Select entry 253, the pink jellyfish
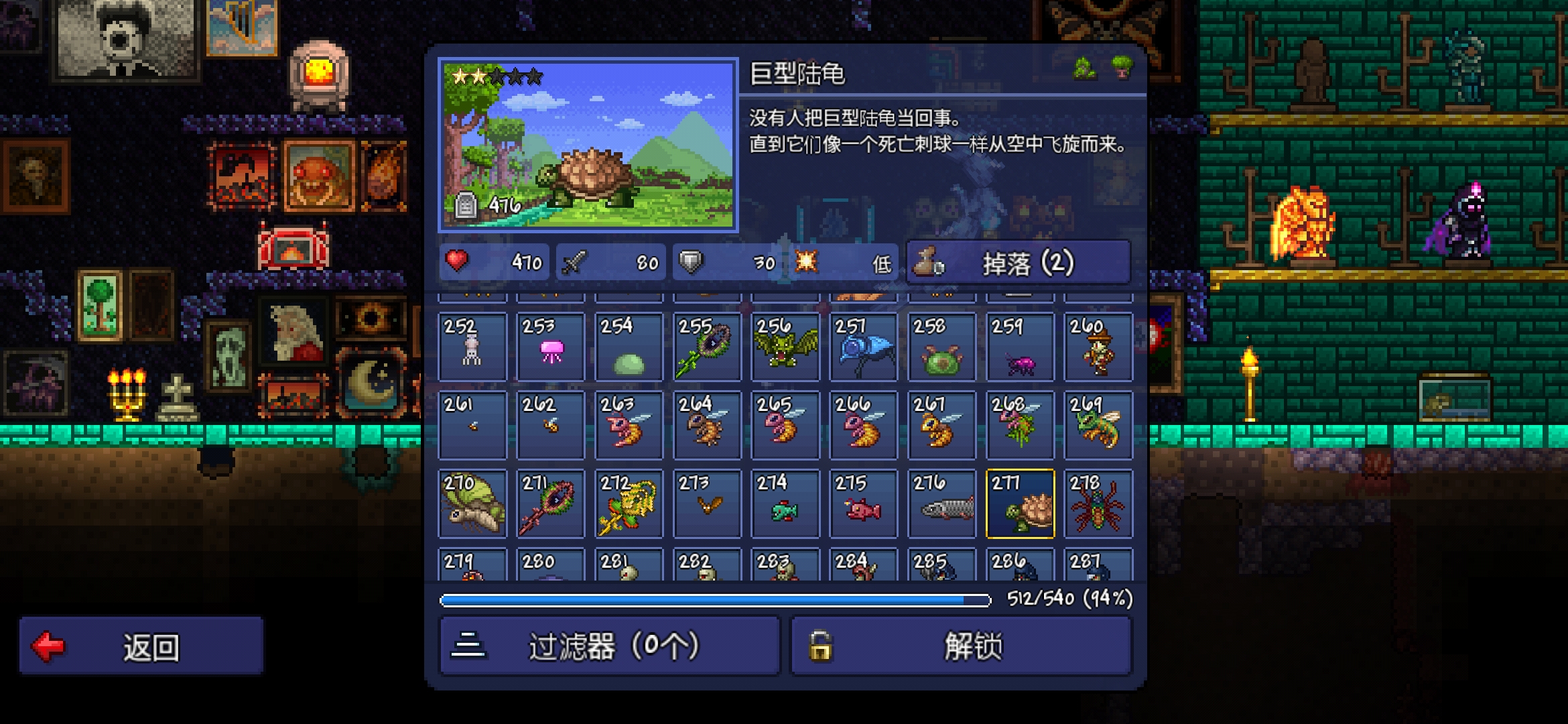 [x=550, y=347]
